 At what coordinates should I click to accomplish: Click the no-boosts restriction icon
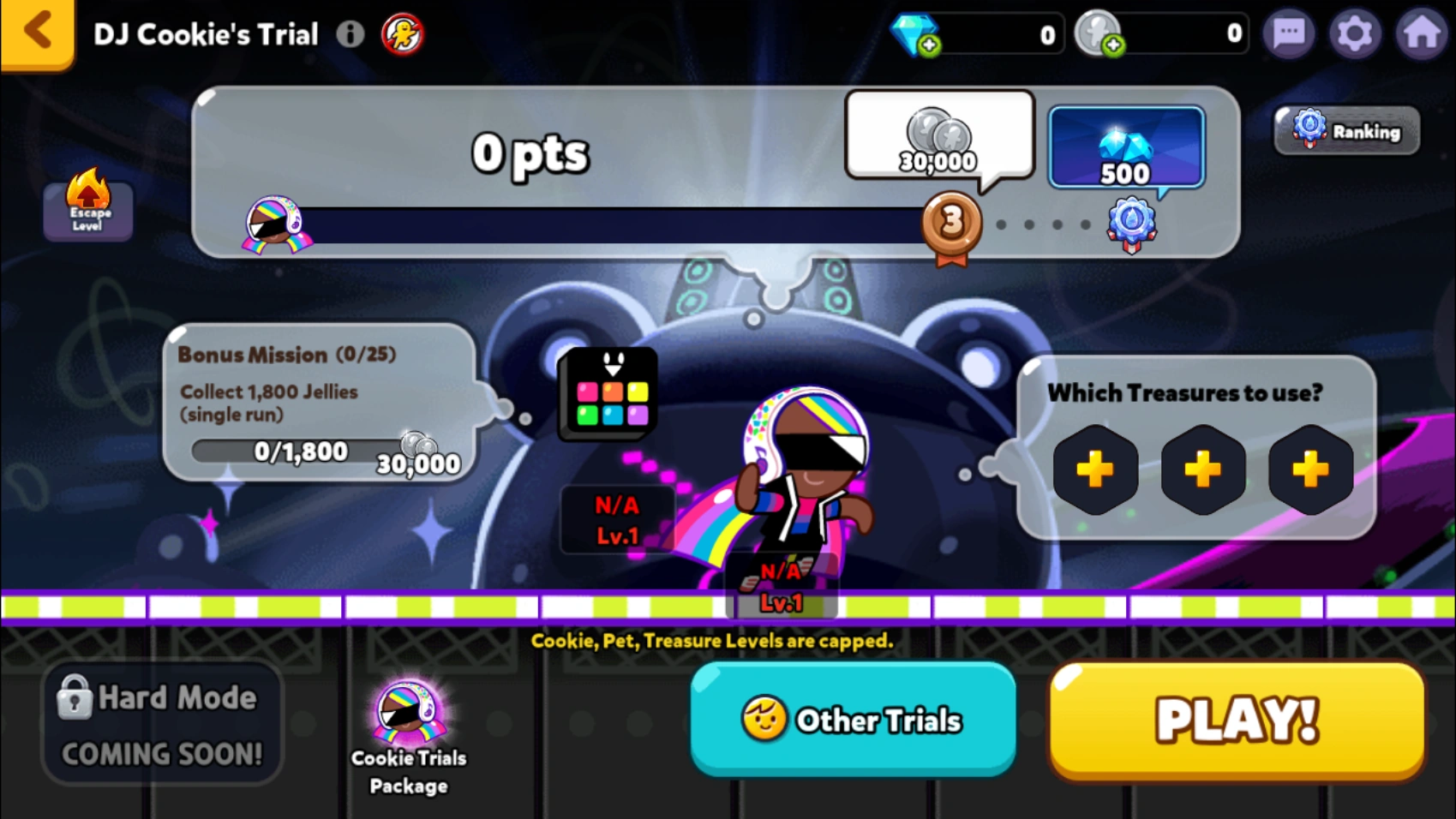[402, 35]
